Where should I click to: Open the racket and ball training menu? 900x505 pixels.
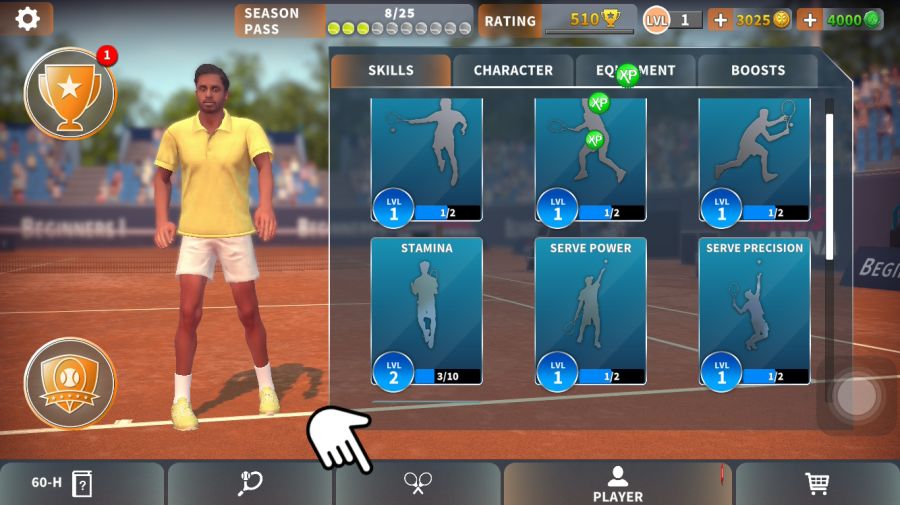tap(250, 484)
